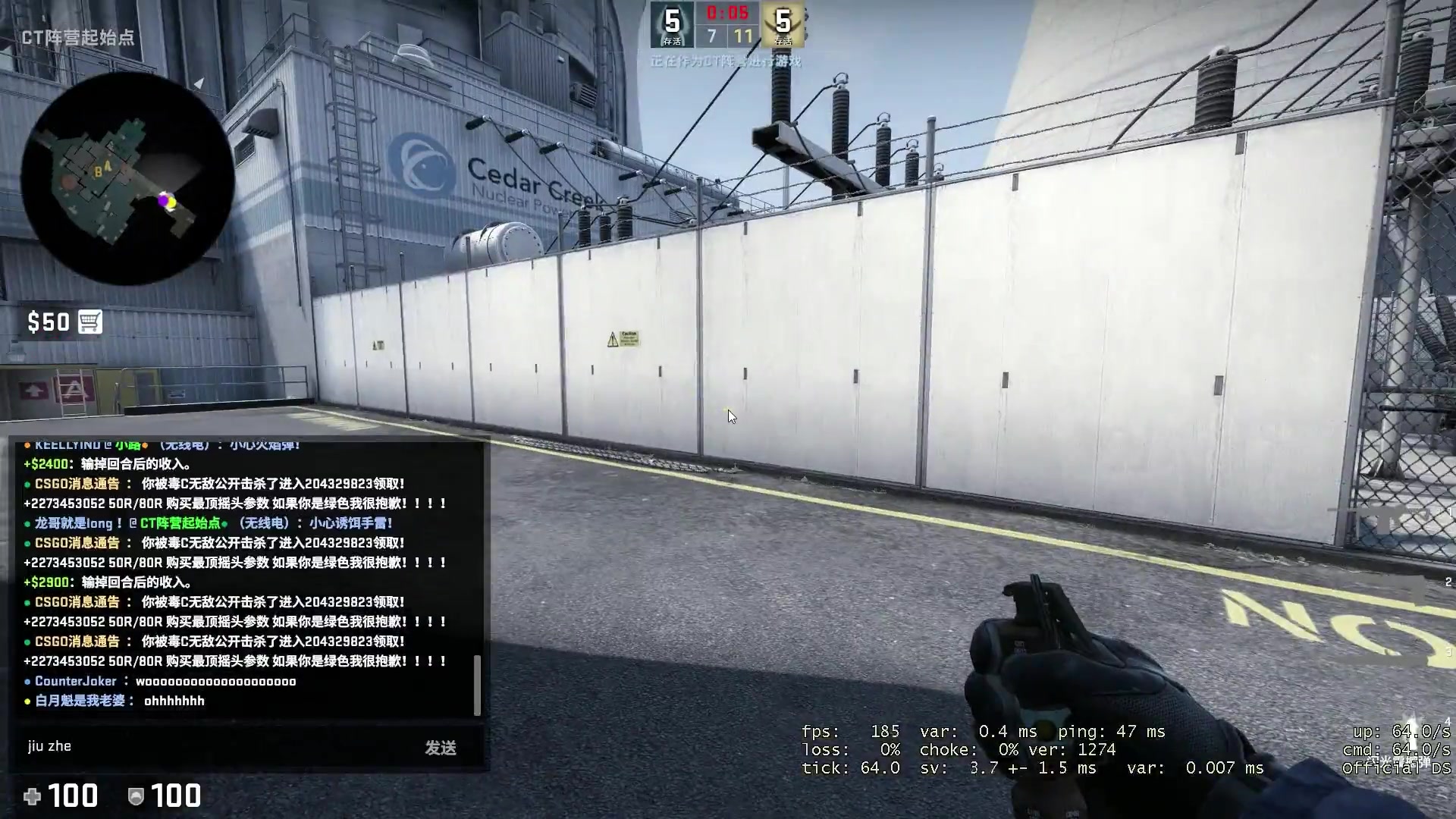
Task: Select CounterJoker's name in the chat
Action: point(75,681)
